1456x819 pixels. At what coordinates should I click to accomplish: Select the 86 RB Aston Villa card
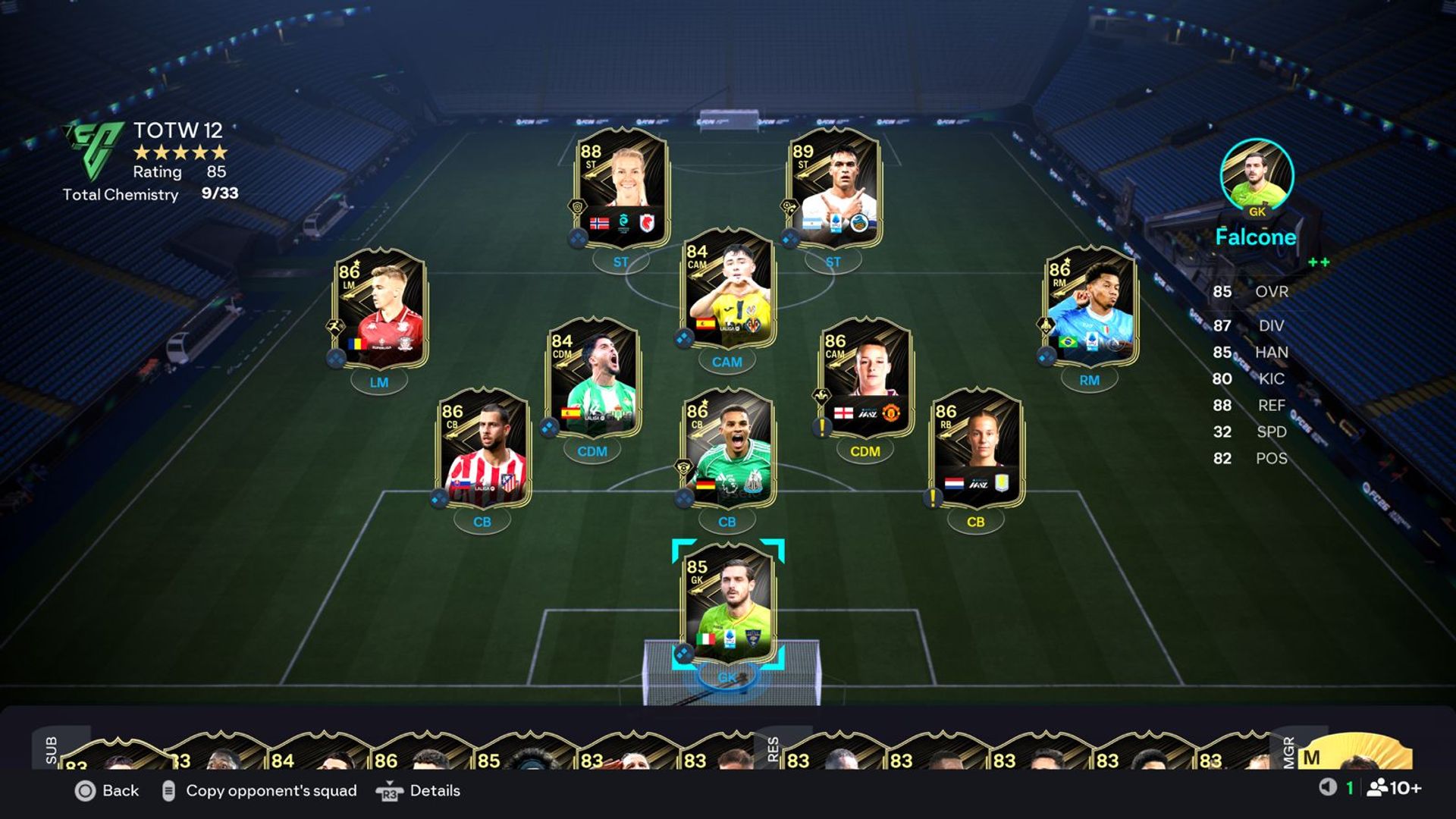coord(976,447)
